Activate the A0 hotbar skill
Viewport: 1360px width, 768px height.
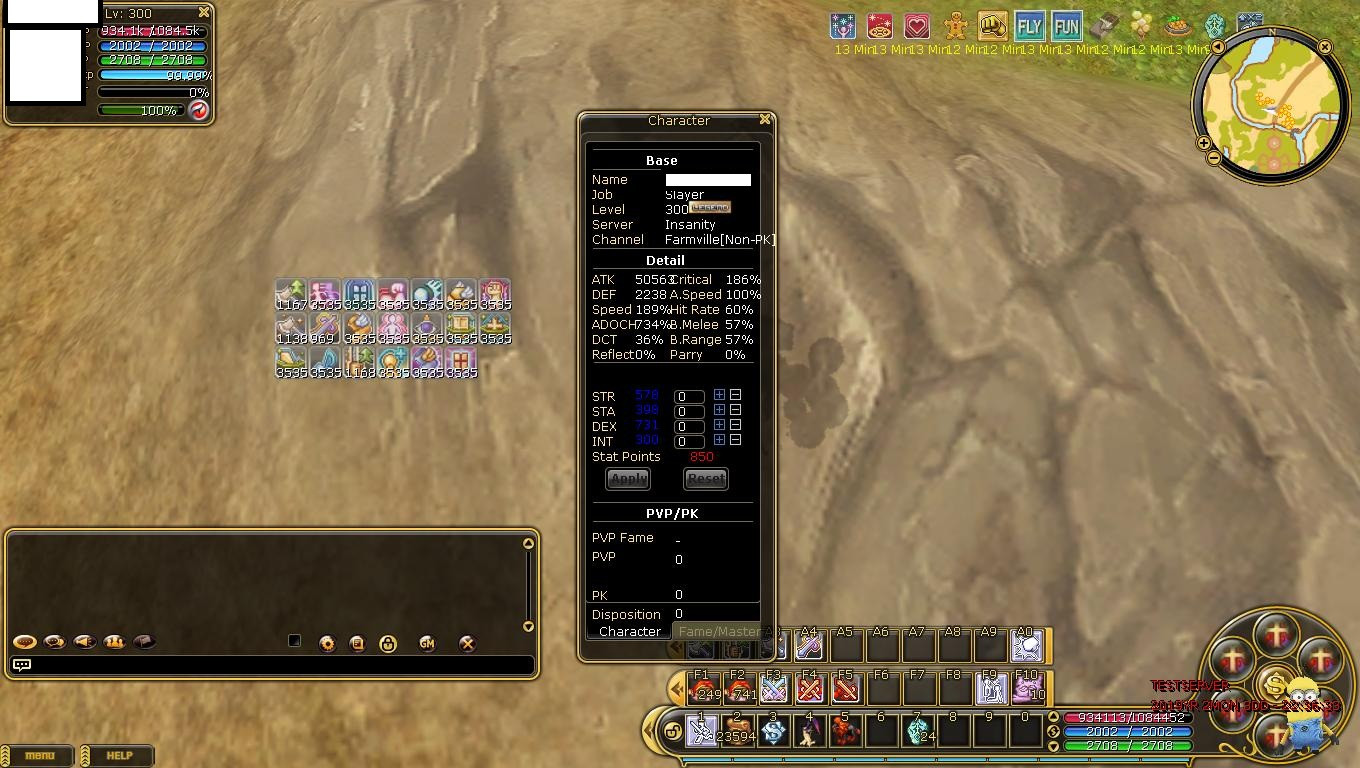click(x=1025, y=647)
